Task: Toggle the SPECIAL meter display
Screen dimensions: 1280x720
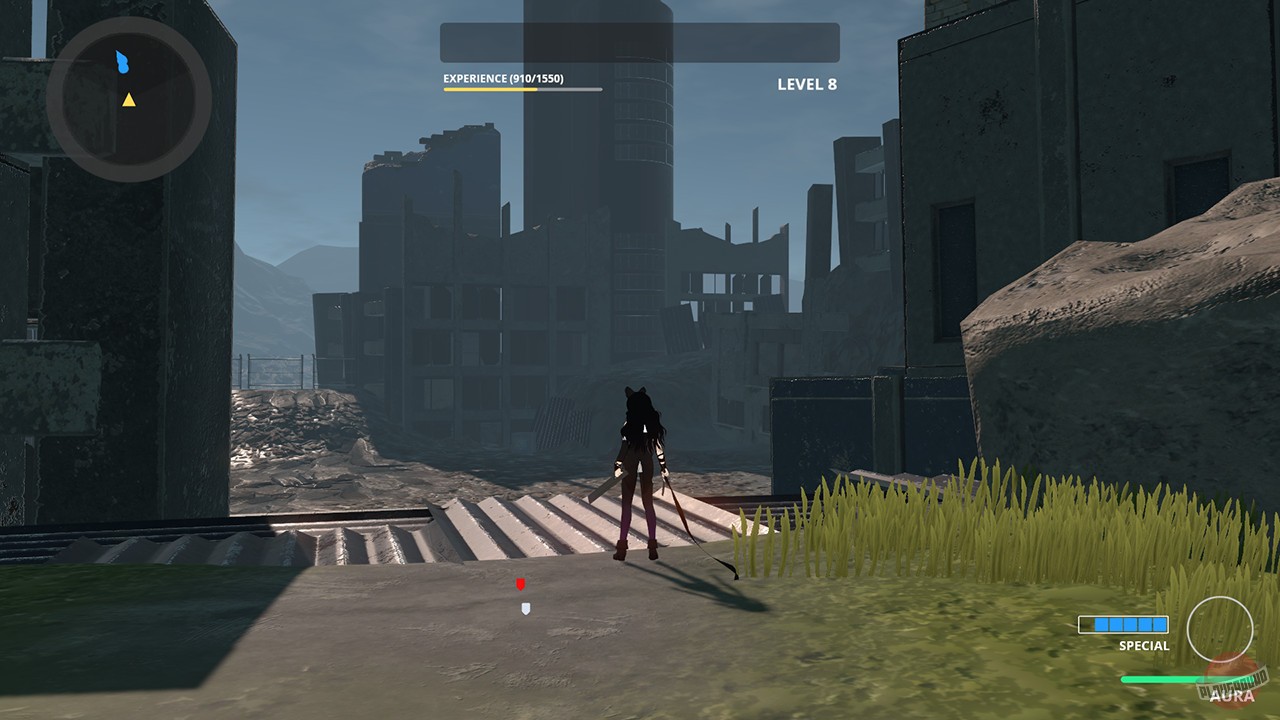Action: point(1124,624)
